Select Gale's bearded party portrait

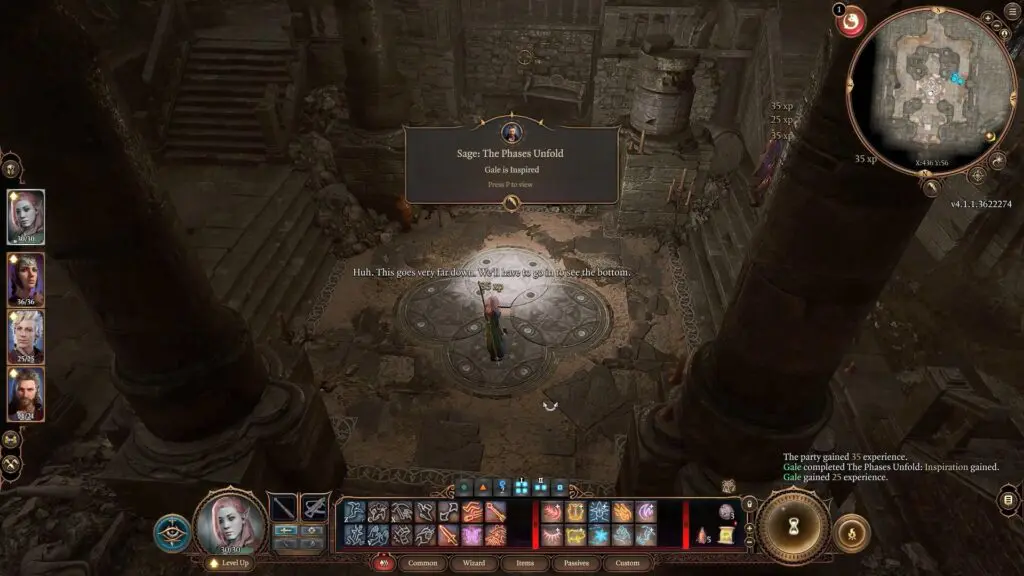pyautogui.click(x=26, y=394)
